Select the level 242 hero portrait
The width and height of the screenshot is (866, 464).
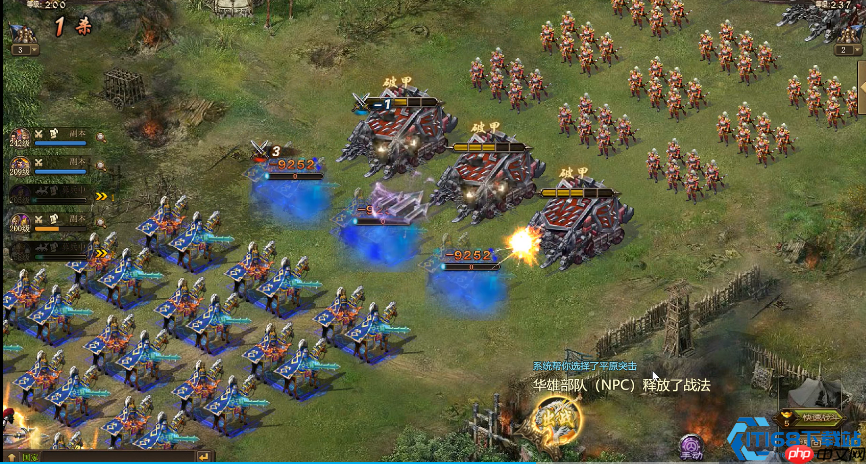coord(20,136)
